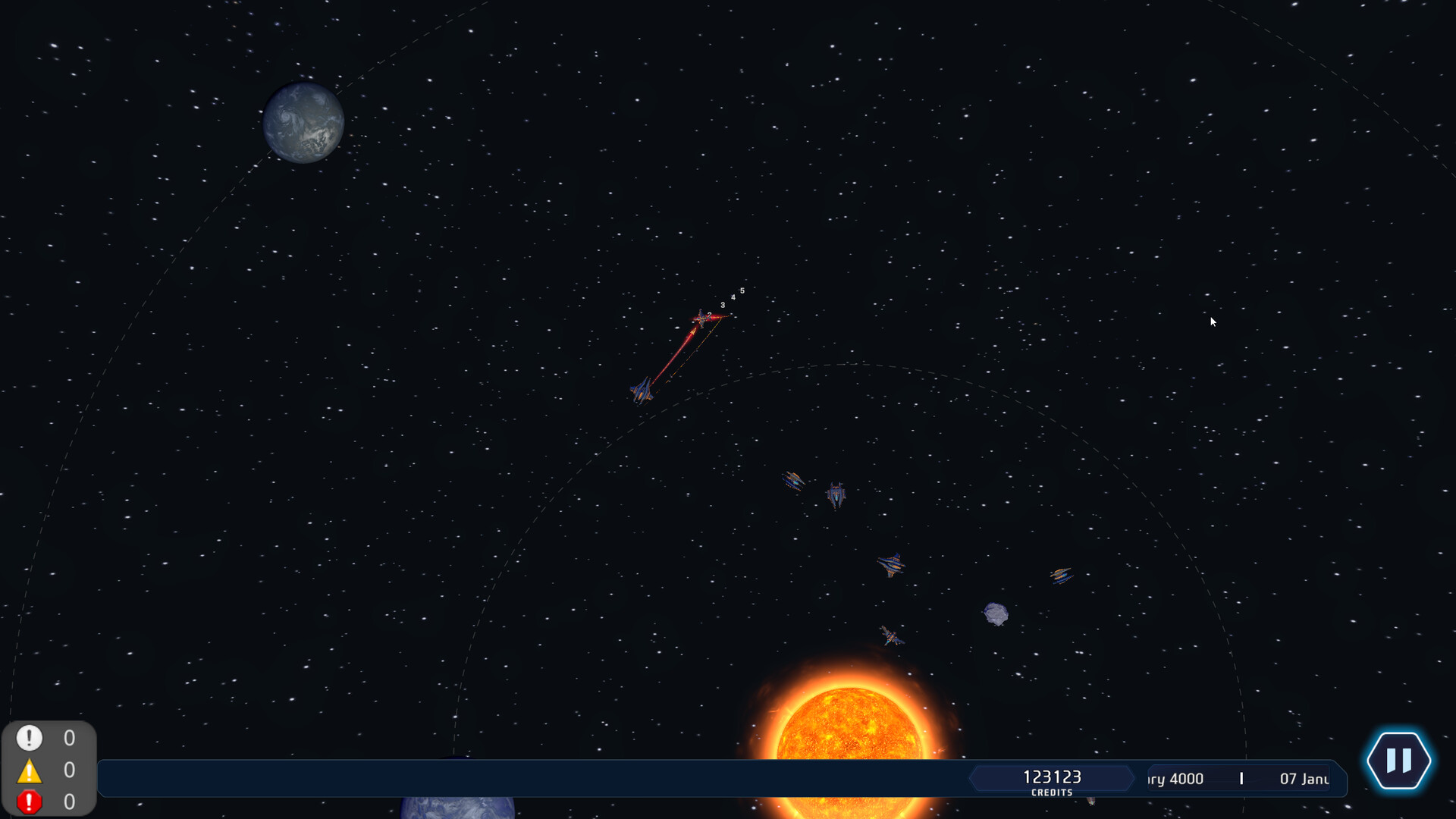Select waypoint number 5 on the flight path
Screen dimensions: 1456x819
coord(742,290)
